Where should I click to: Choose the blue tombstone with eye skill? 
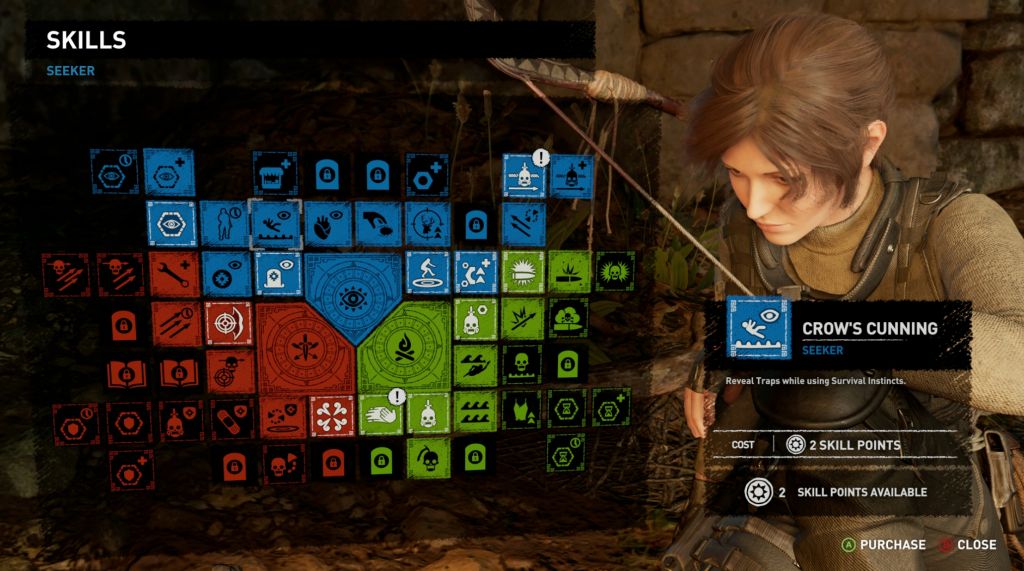point(277,273)
